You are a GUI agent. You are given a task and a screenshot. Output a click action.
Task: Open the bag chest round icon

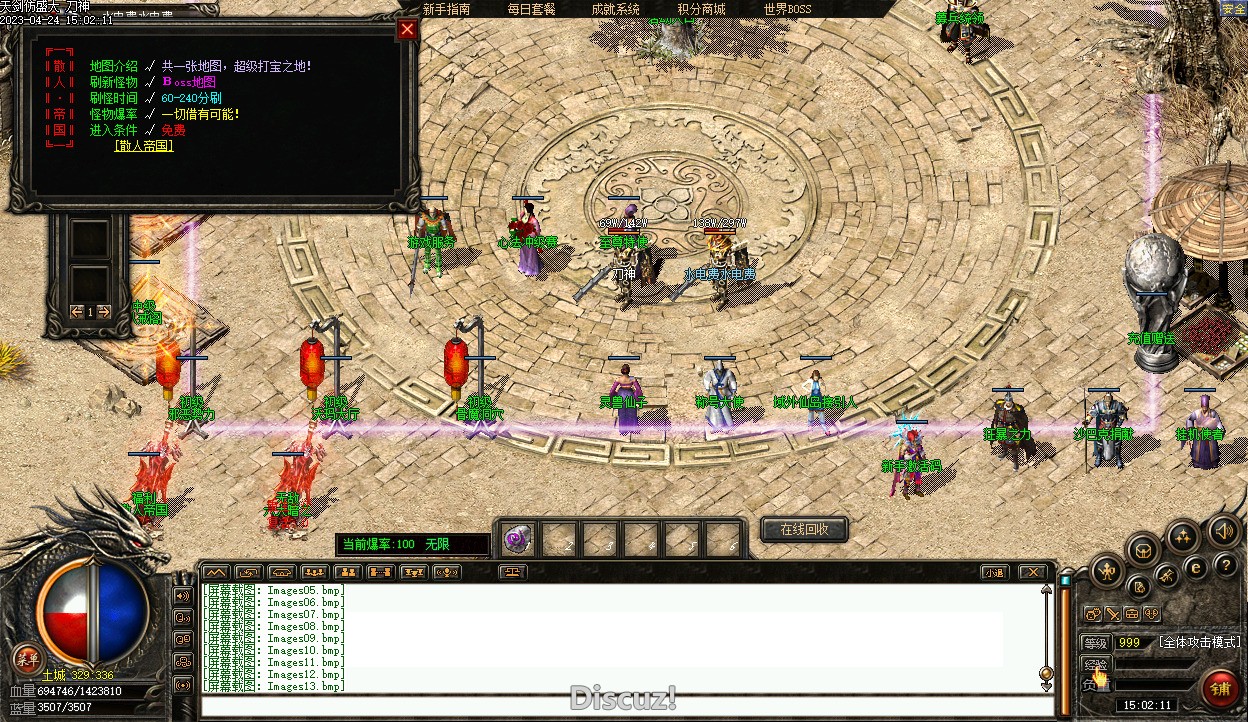pyautogui.click(x=1143, y=549)
